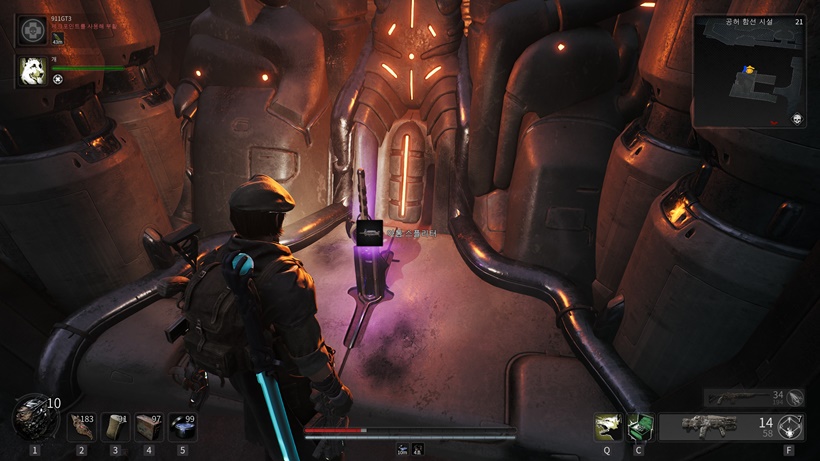Switch to the secondary long gun with 34 ammo
This screenshot has width=820, height=461.
pyautogui.click(x=744, y=397)
